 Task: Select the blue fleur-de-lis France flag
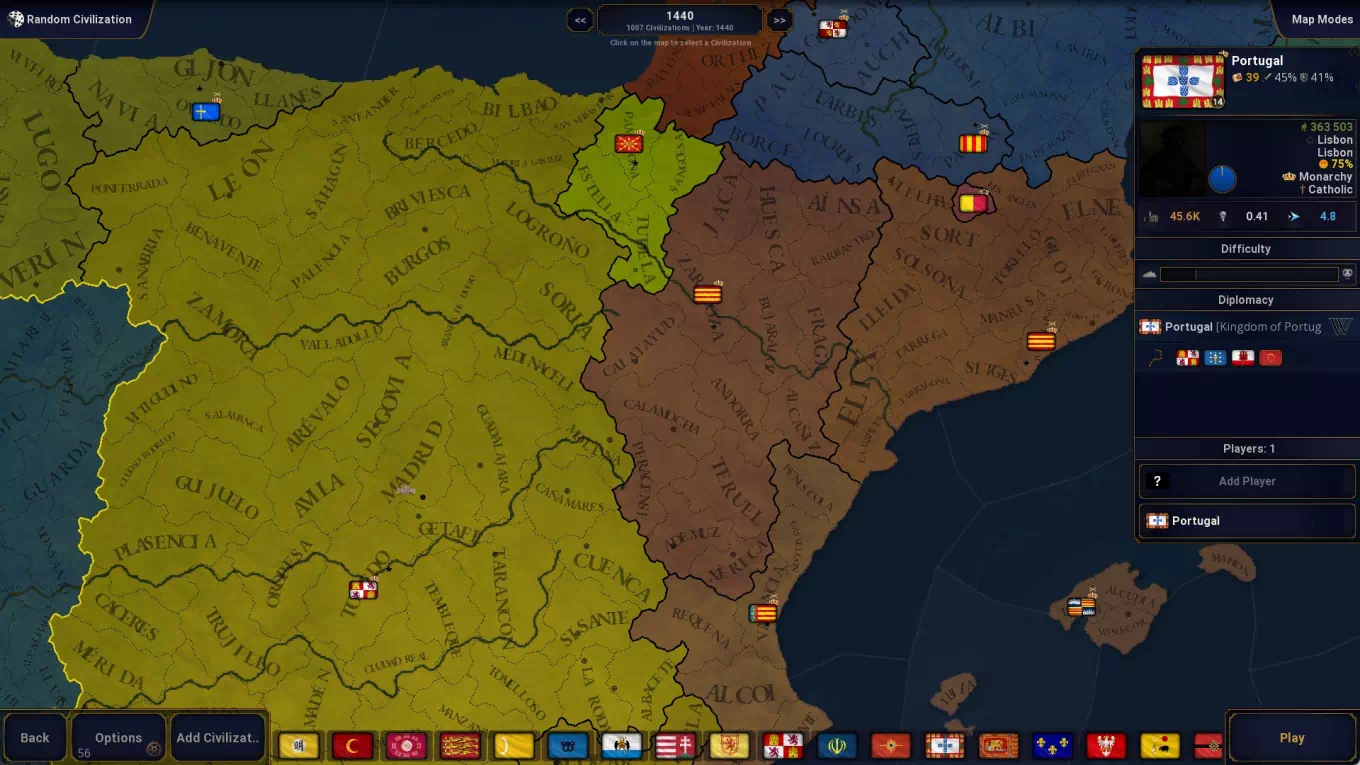tap(1052, 746)
